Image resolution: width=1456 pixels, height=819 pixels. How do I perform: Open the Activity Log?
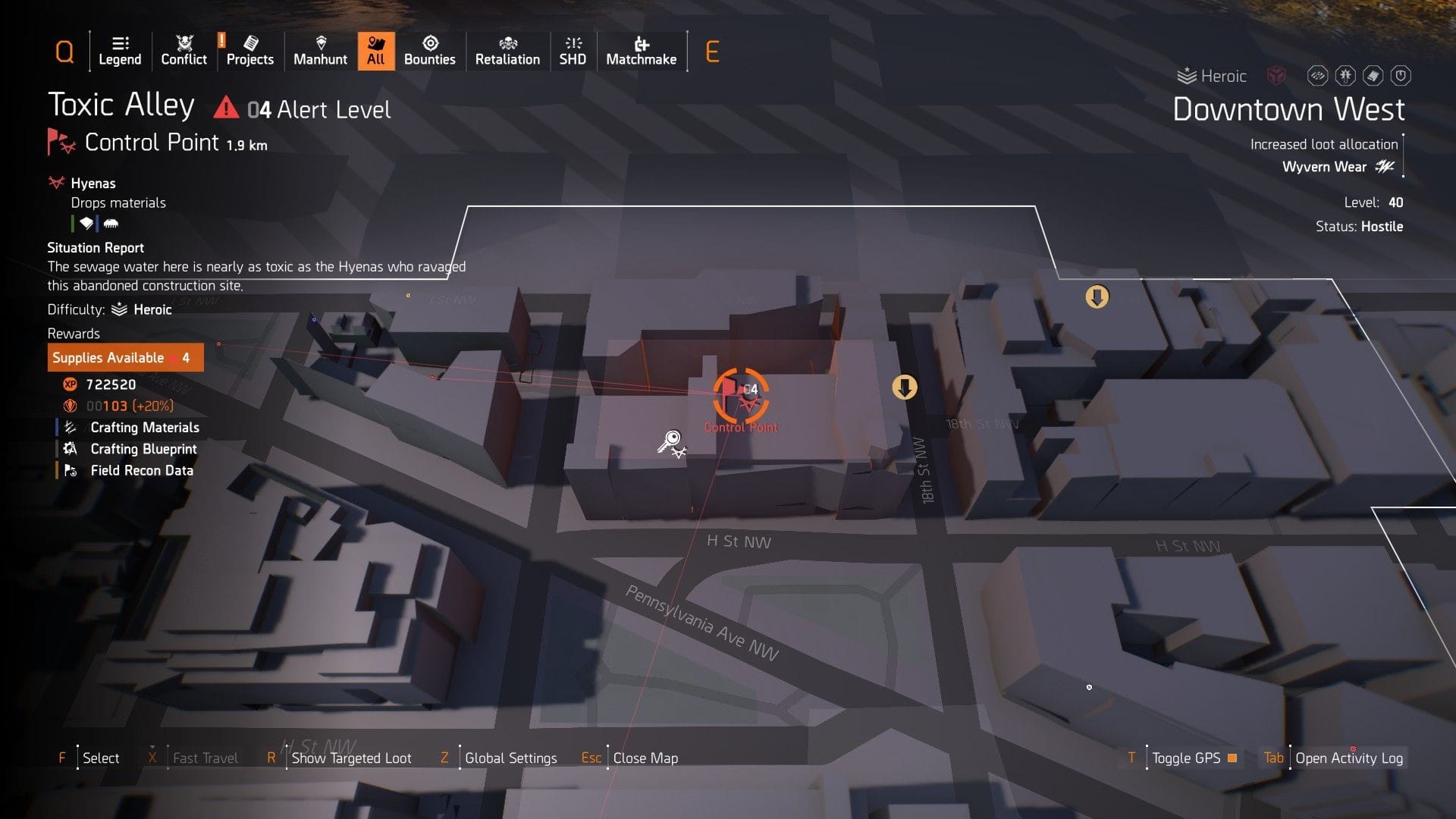[1348, 758]
